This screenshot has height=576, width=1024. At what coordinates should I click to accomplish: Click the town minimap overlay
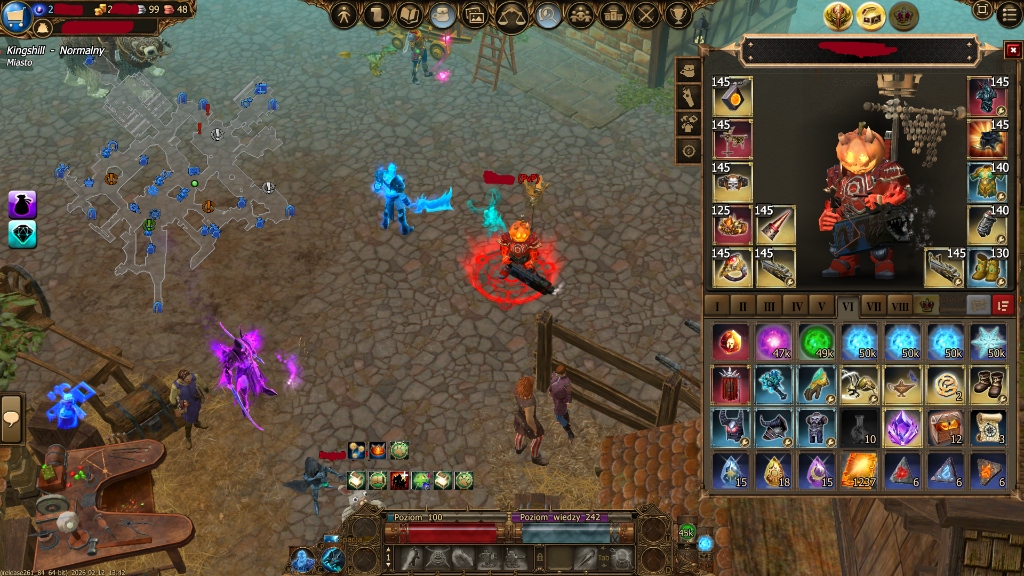(x=180, y=180)
